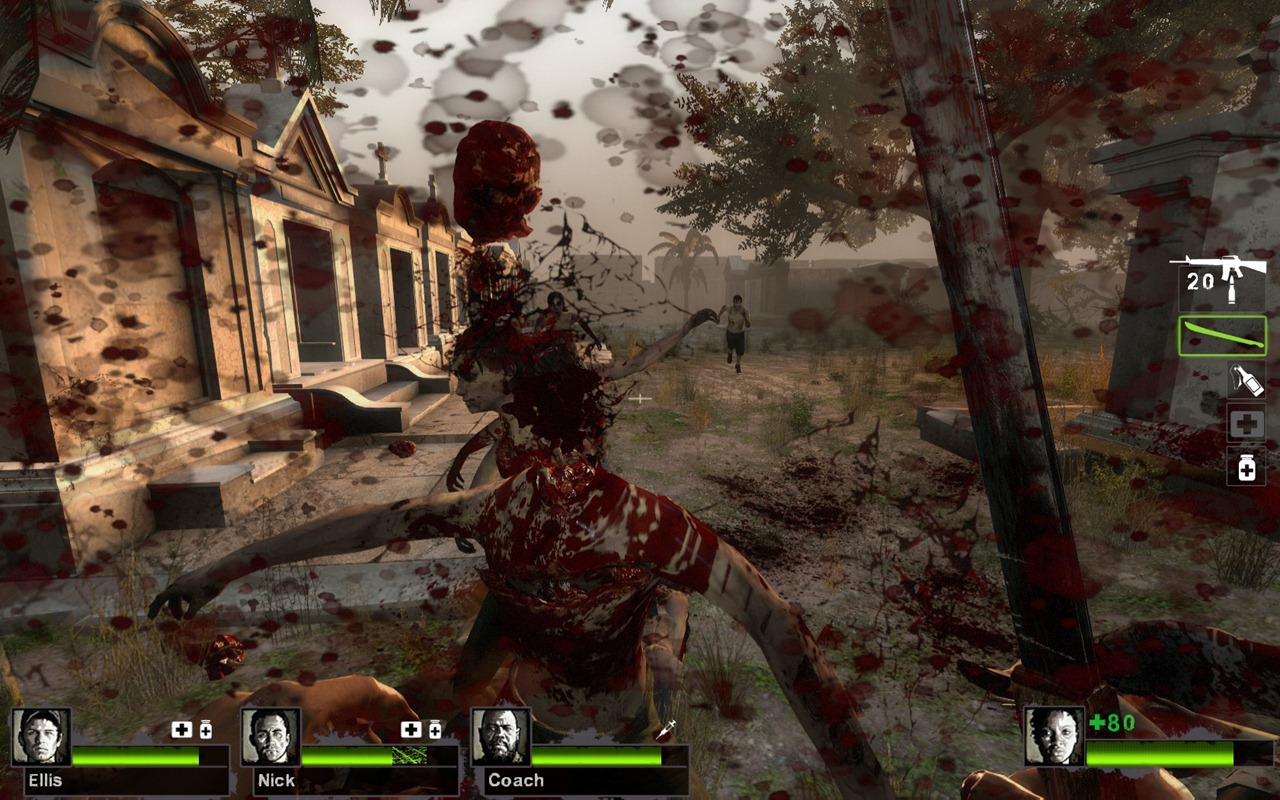Choose the first aid kit slot
Screen dimensions: 1280x800
[x=1246, y=423]
